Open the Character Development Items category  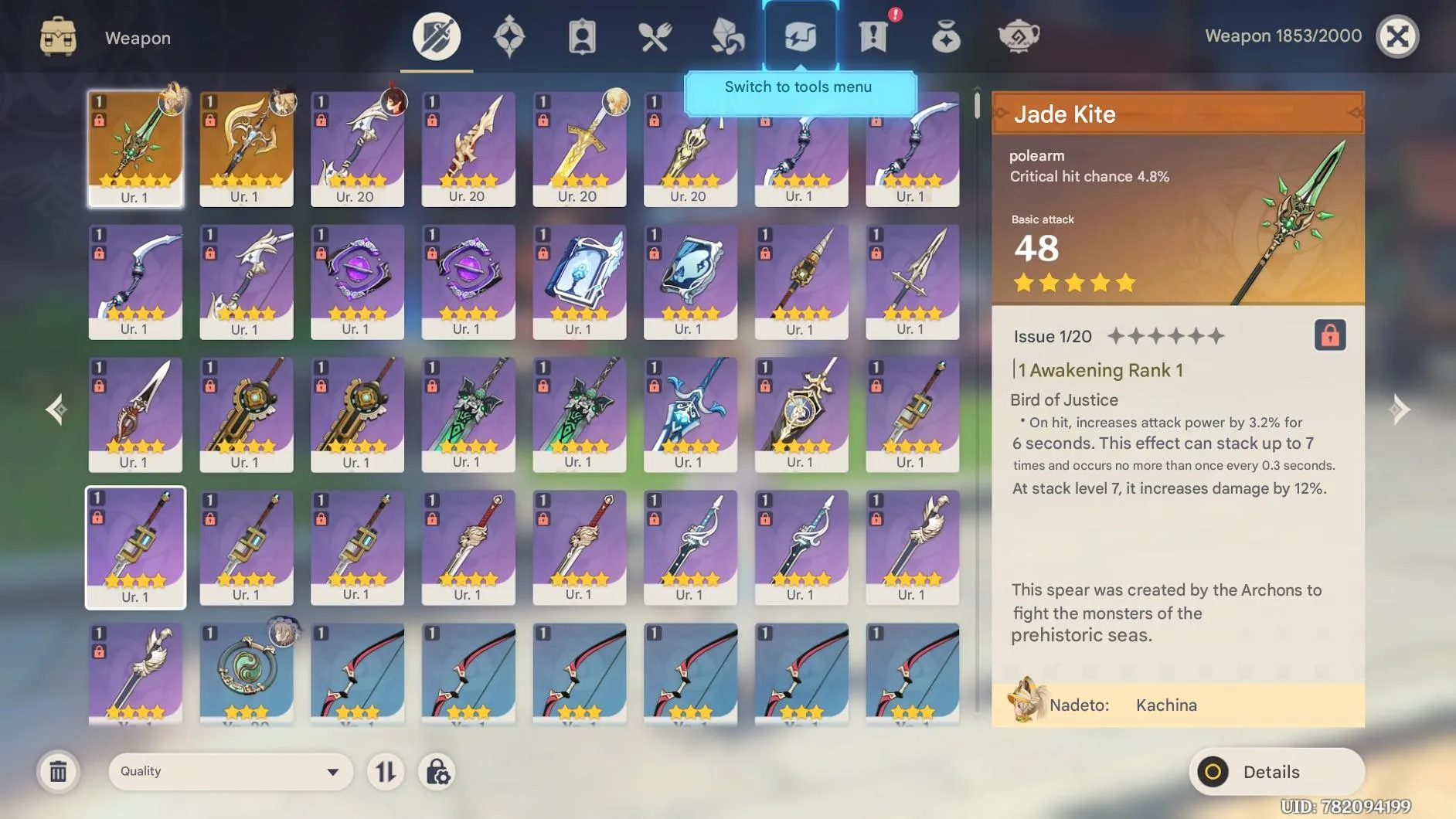pos(582,35)
